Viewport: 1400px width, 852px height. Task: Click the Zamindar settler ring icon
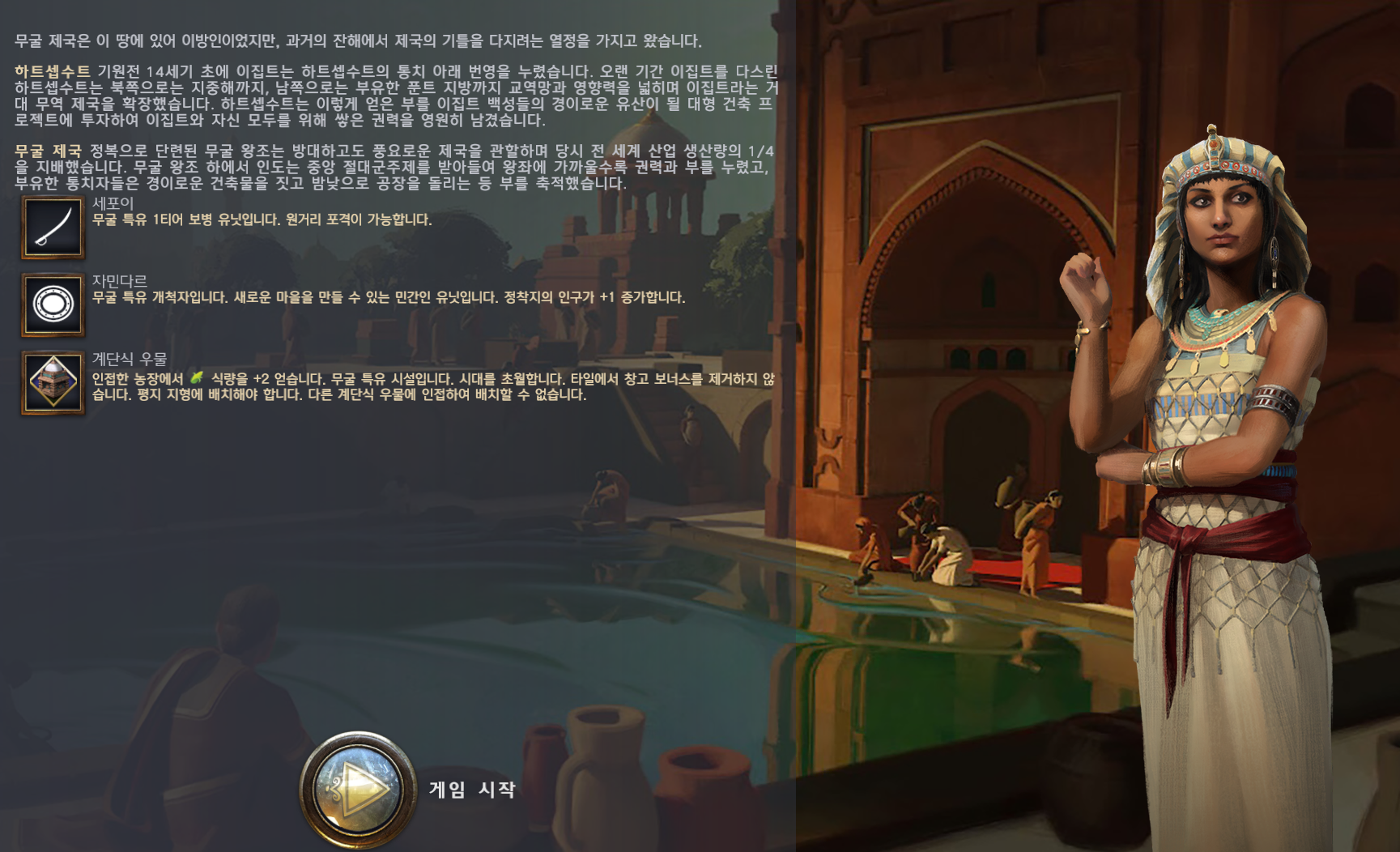pos(53,305)
